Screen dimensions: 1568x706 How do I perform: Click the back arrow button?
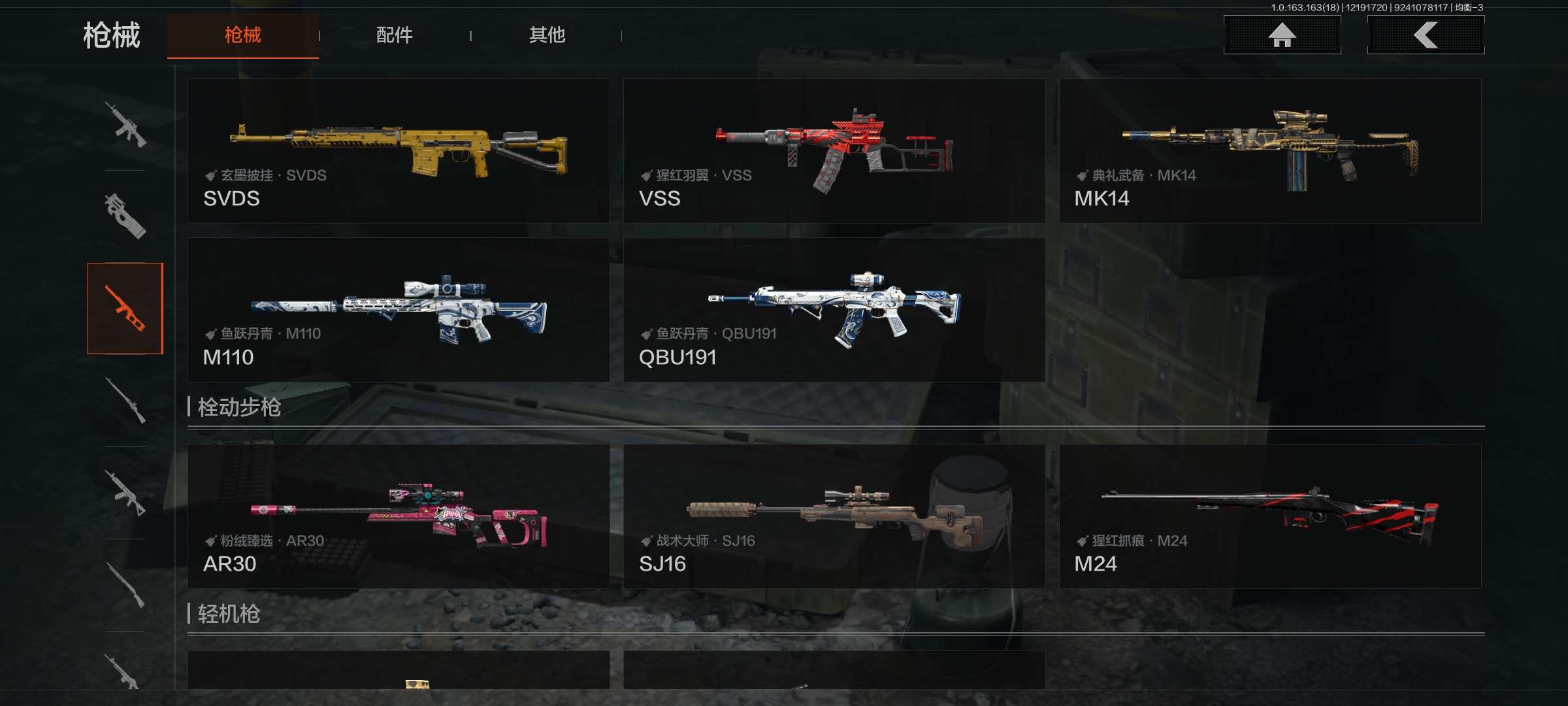point(1426,35)
